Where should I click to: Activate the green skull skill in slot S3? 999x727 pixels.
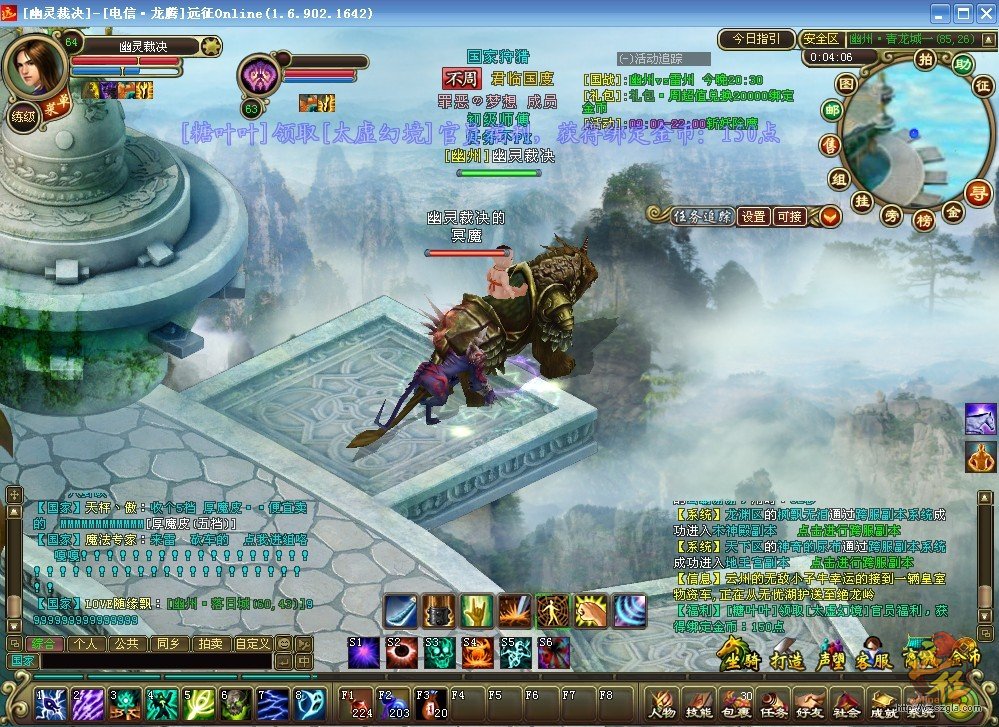[x=439, y=652]
